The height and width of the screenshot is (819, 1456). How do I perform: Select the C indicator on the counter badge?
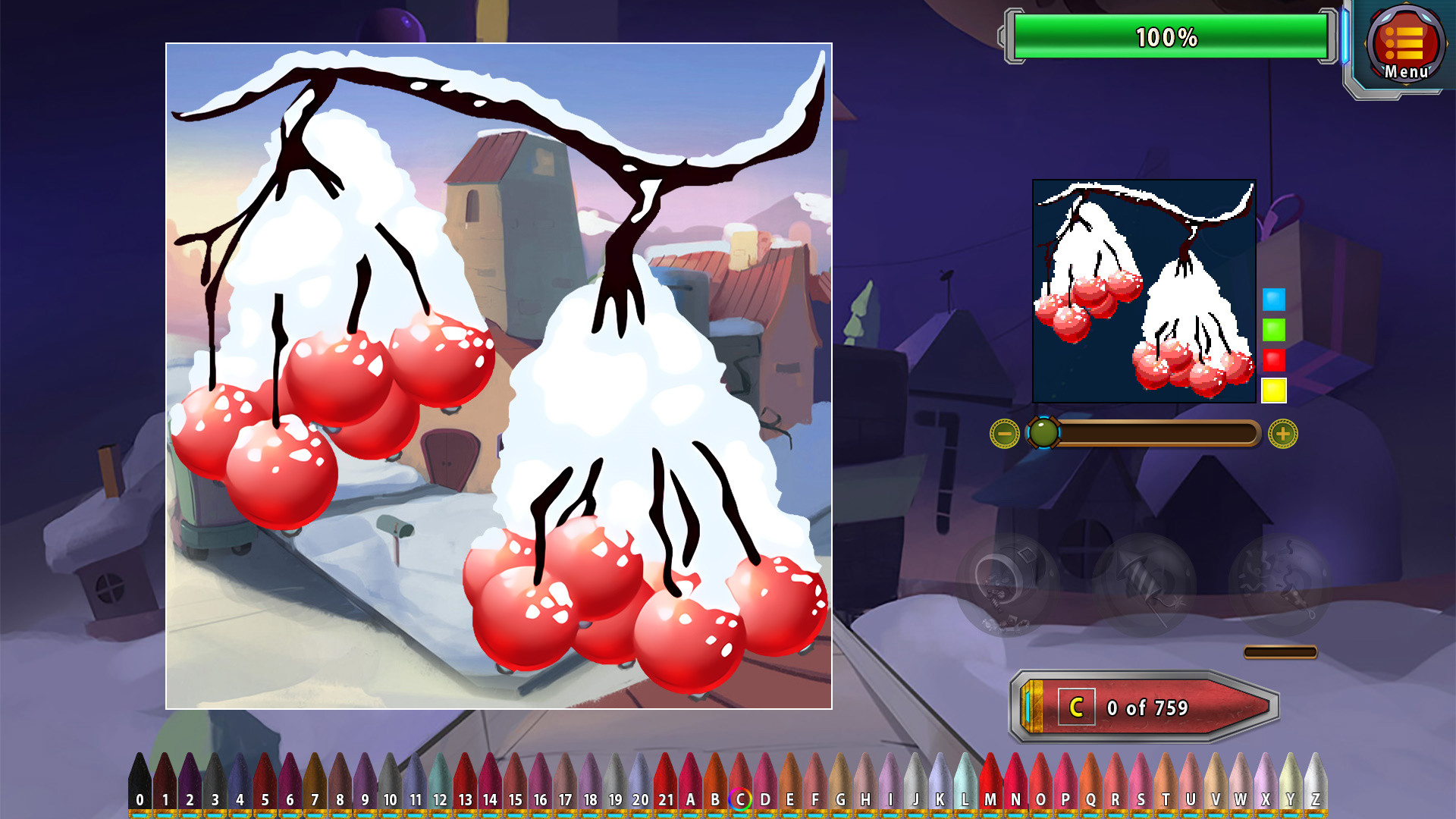1076,706
